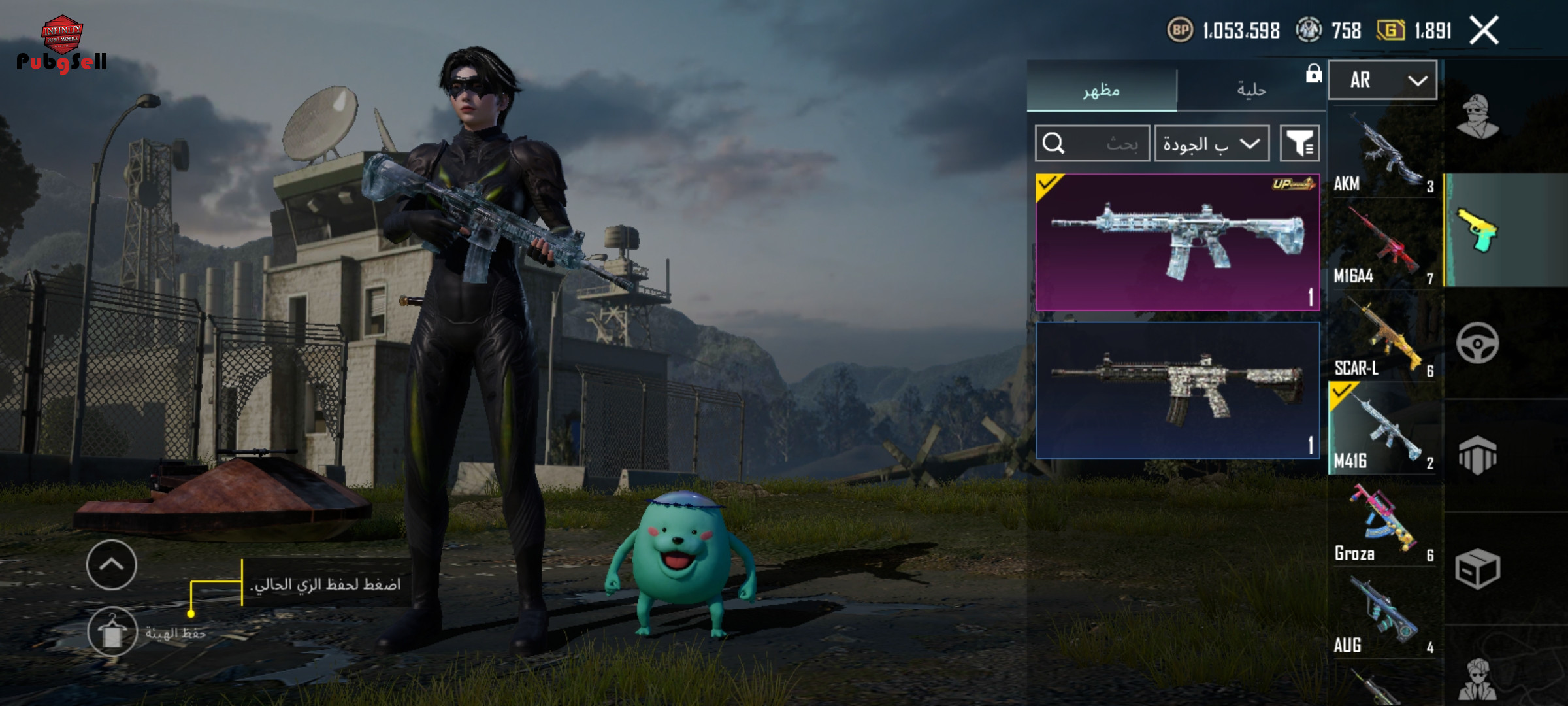Click the search field with magnifier icon

pyautogui.click(x=1092, y=143)
